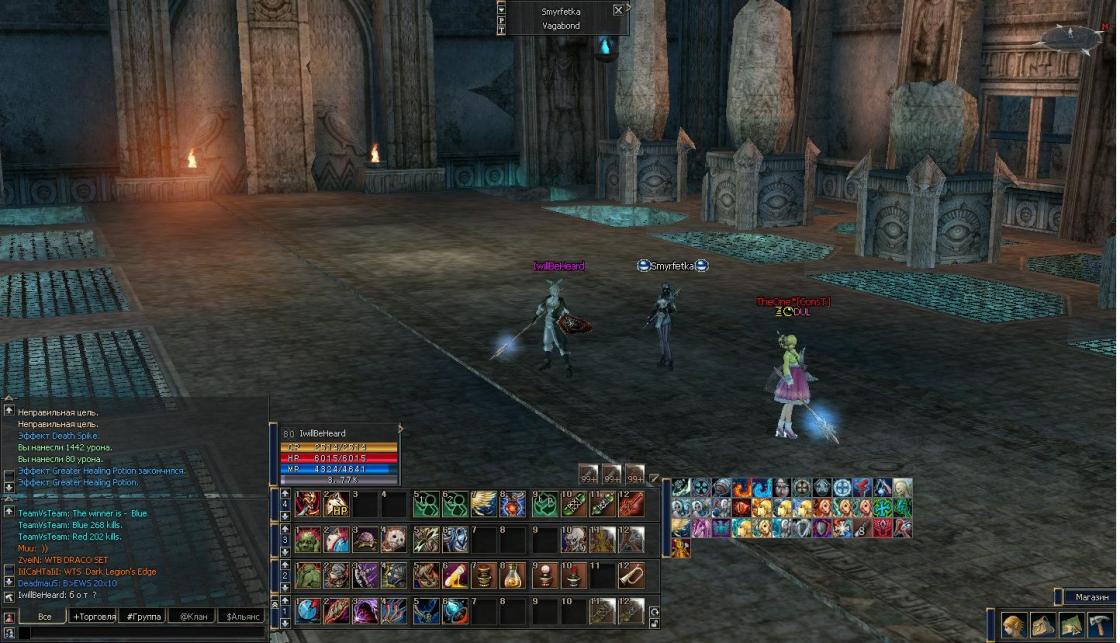Use the HP potion hotbar slot
The width and height of the screenshot is (1120, 643).
(336, 503)
